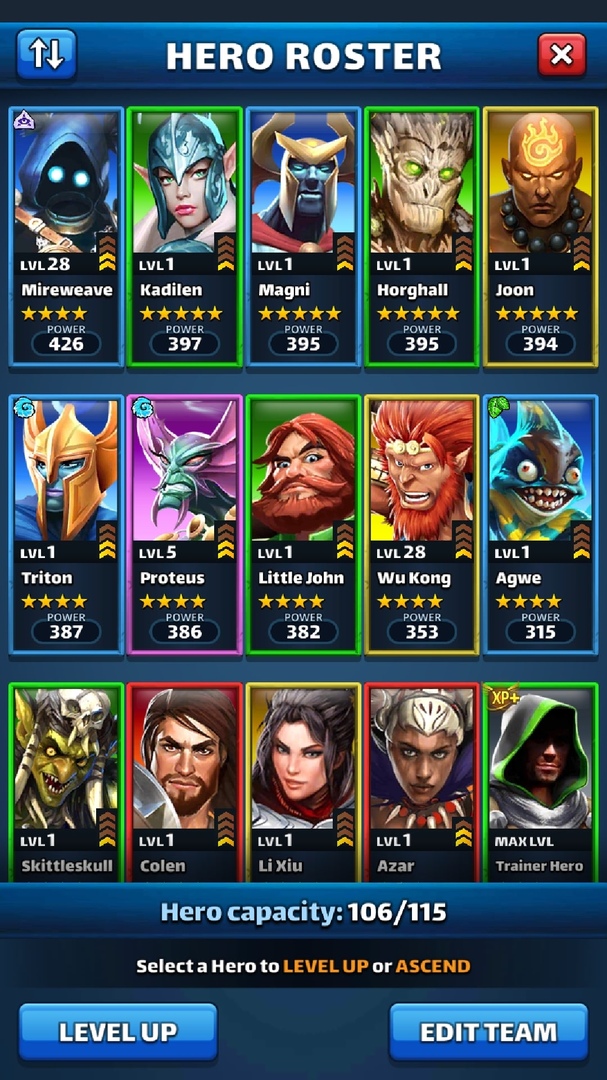Click the Level Up button
This screenshot has height=1080, width=607.
point(118,1032)
